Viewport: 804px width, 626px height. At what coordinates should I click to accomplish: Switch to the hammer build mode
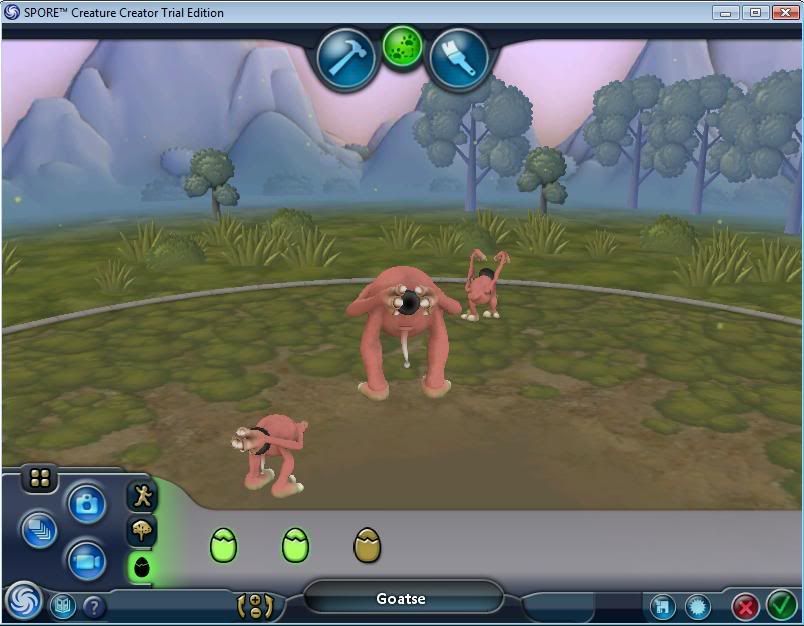coord(346,58)
